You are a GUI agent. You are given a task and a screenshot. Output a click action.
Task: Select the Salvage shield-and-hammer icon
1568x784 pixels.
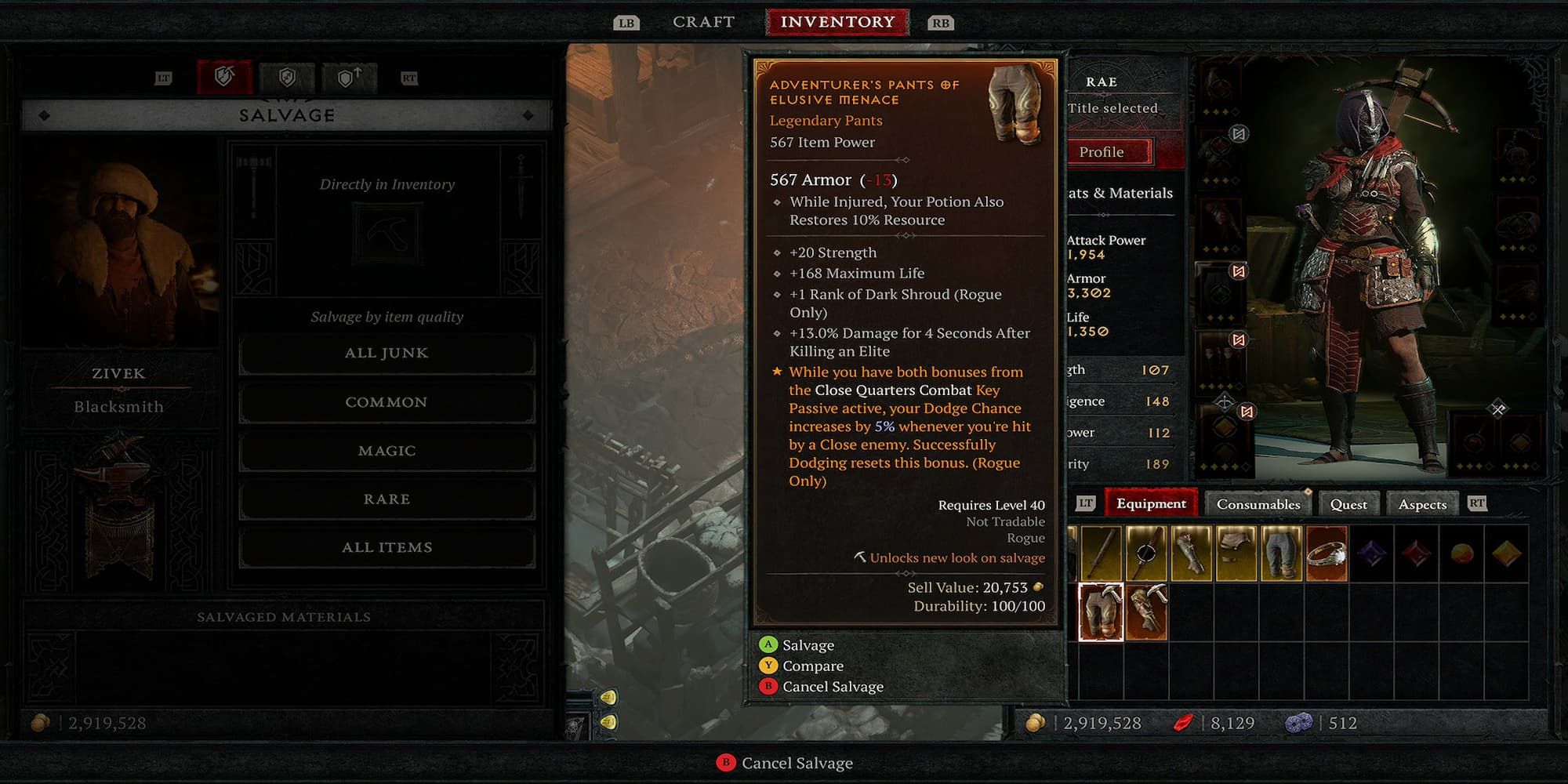[x=225, y=76]
